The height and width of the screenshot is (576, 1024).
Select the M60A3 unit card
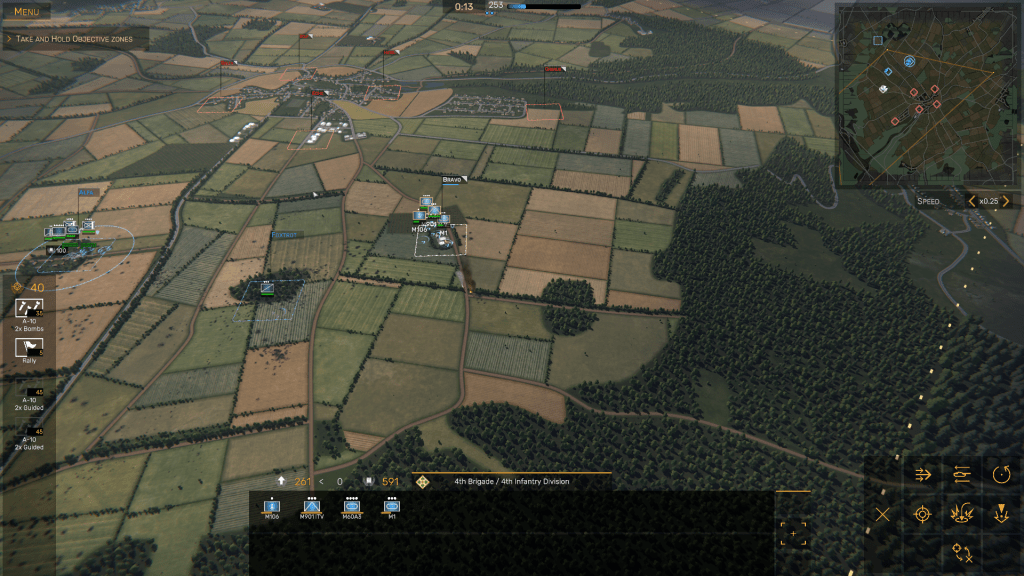(352, 508)
